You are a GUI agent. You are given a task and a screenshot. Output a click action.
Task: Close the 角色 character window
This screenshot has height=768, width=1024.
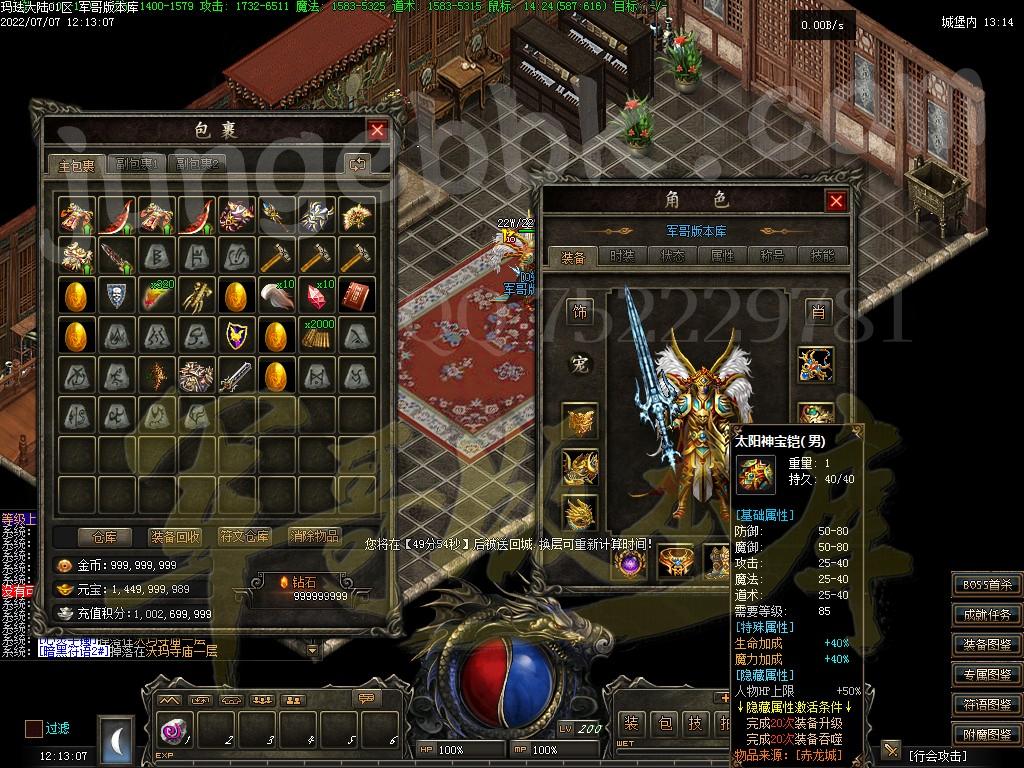[x=836, y=201]
